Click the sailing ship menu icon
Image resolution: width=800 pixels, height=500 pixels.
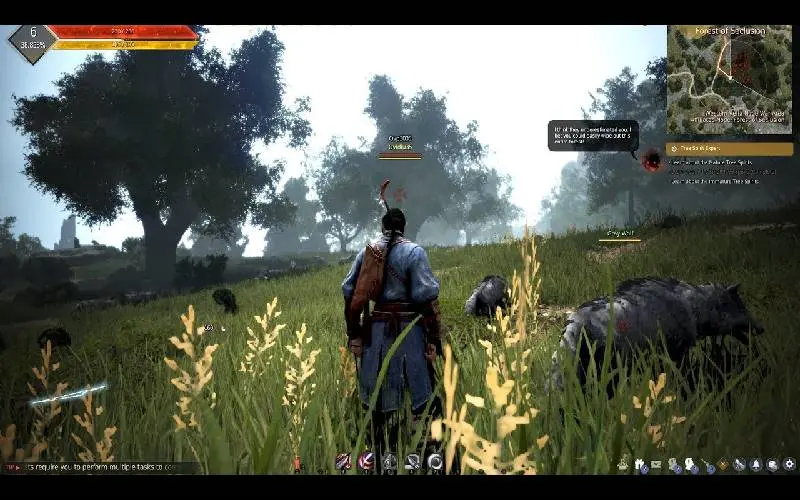[x=623, y=465]
